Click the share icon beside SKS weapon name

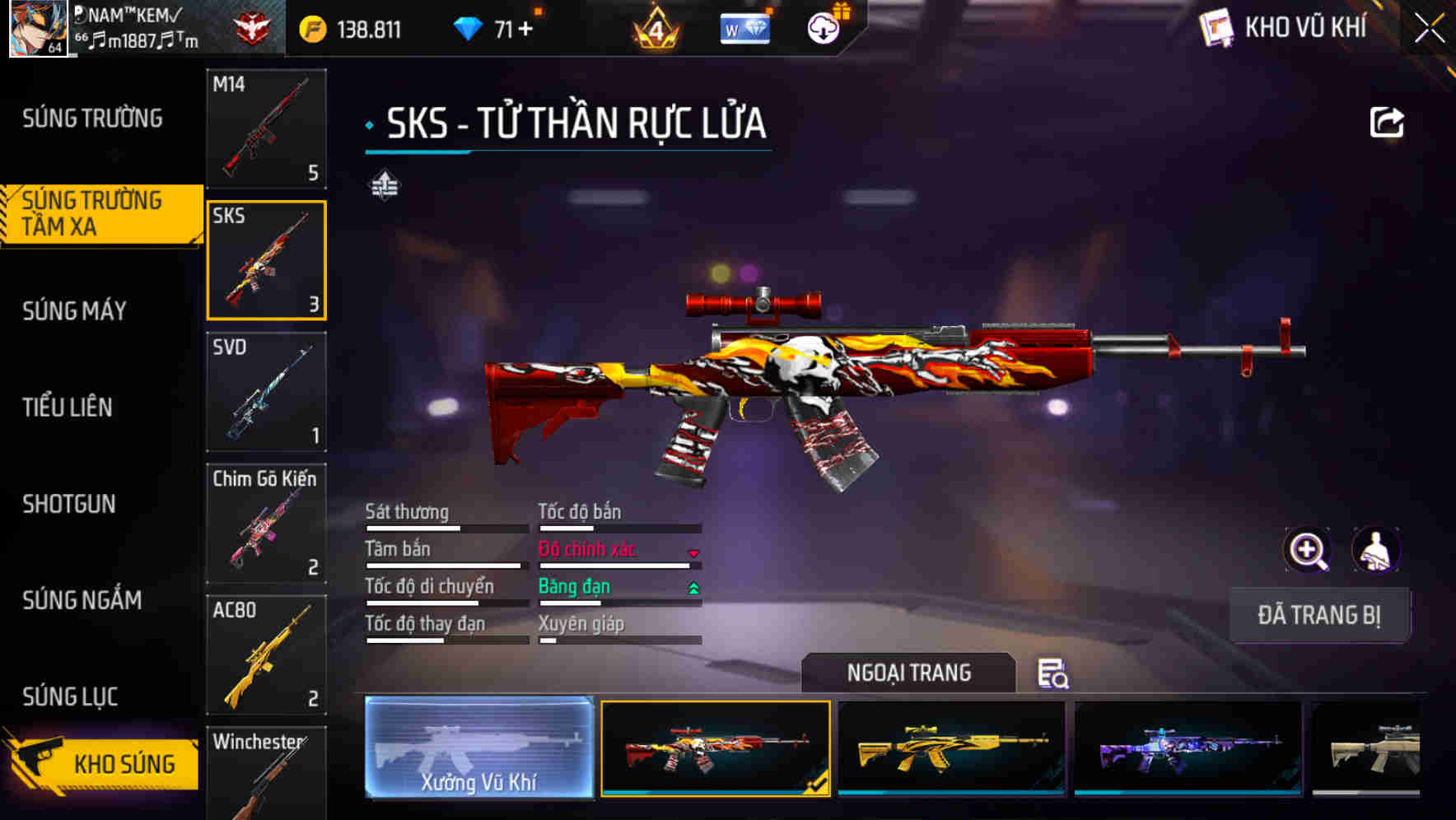pyautogui.click(x=1387, y=121)
